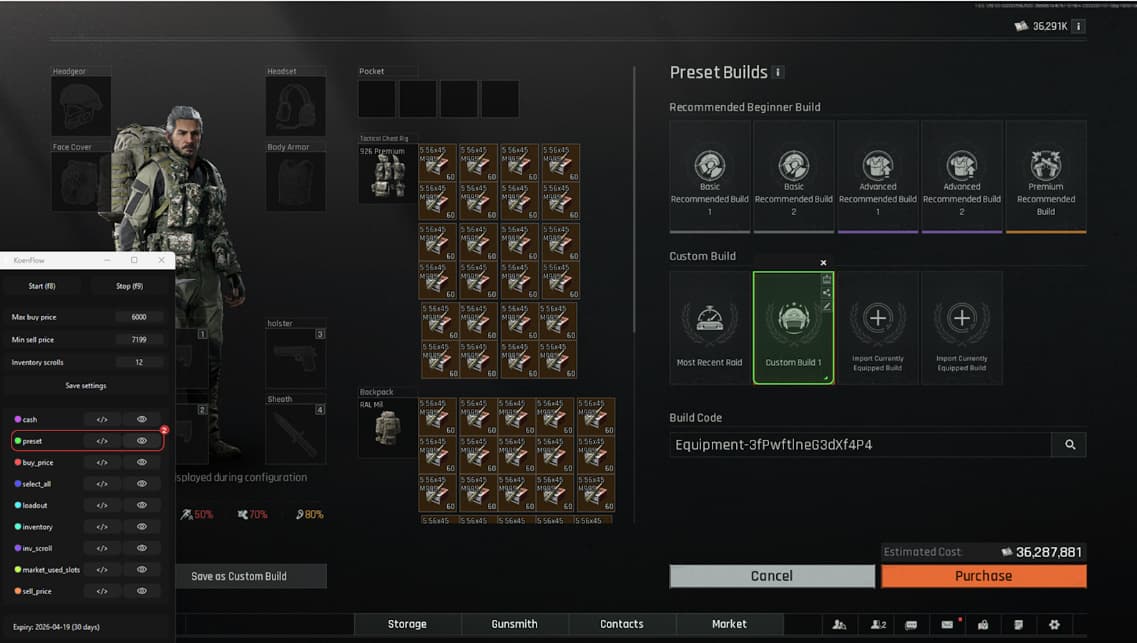Open the Contacts tab
The image size is (1137, 643).
click(x=621, y=624)
